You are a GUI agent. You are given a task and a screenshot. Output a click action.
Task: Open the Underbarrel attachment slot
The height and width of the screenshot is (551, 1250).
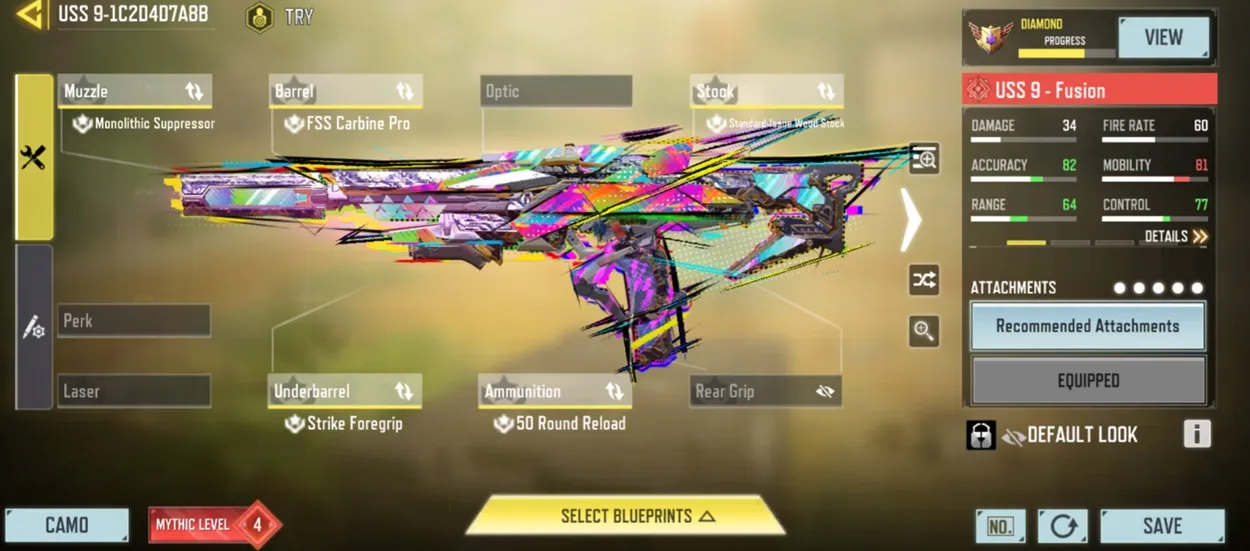(345, 391)
